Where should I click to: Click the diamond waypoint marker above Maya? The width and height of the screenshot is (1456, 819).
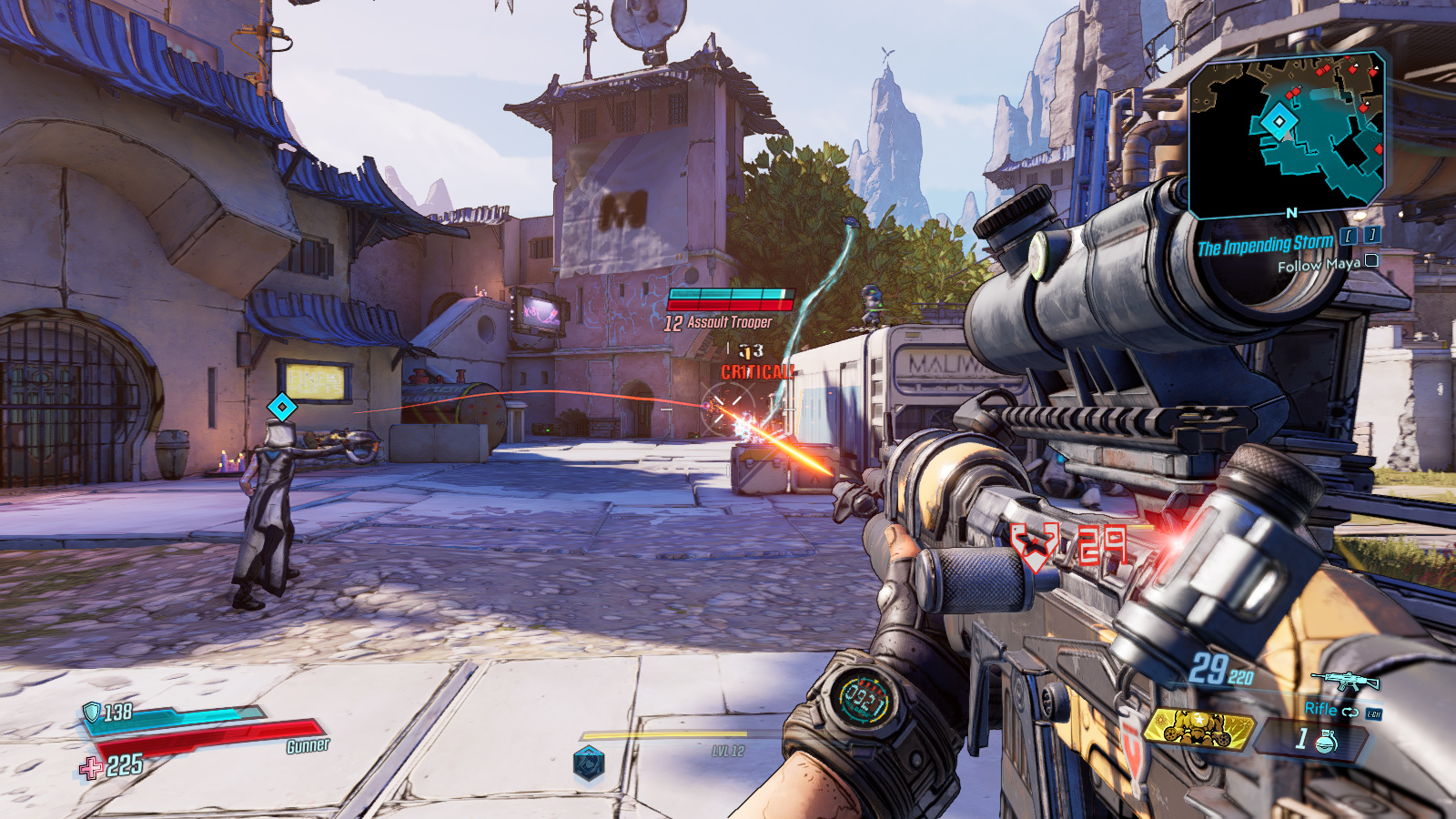coord(282,407)
